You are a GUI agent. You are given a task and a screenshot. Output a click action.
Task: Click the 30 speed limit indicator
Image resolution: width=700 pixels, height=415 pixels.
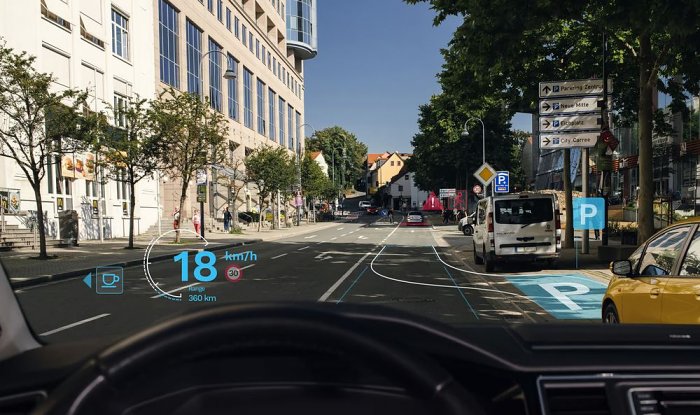pos(233,272)
